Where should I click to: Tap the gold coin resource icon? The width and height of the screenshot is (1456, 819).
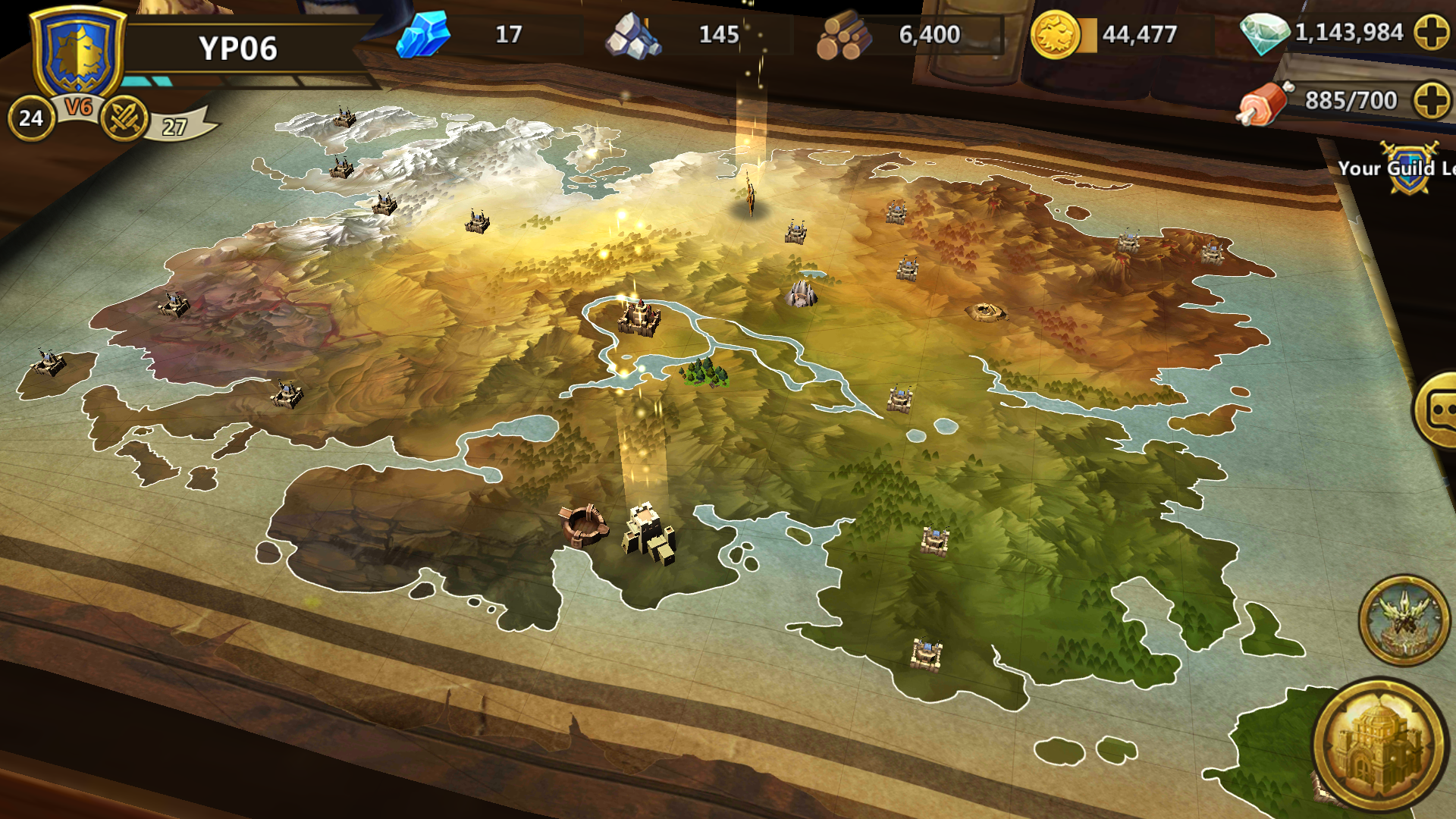pos(1054,35)
